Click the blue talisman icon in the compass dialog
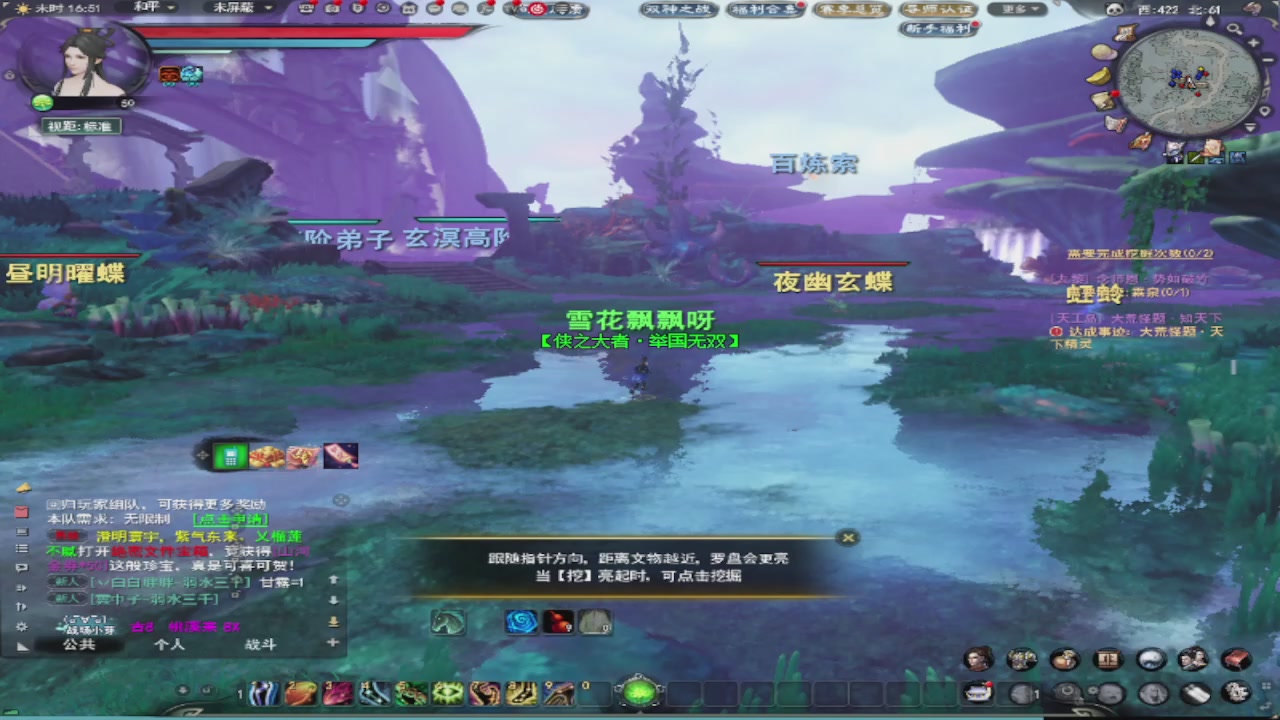This screenshot has width=1280, height=720. coord(521,622)
